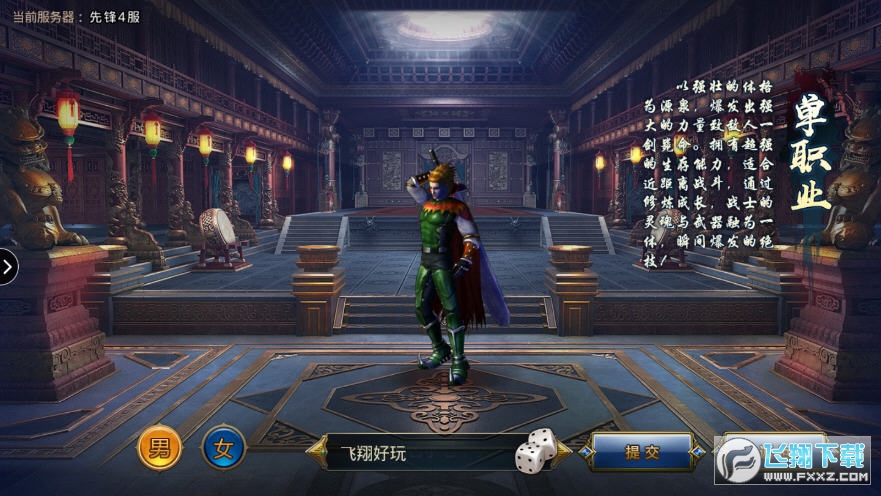Expand the left edge arrow panel
This screenshot has width=881, height=496.
click(8, 266)
